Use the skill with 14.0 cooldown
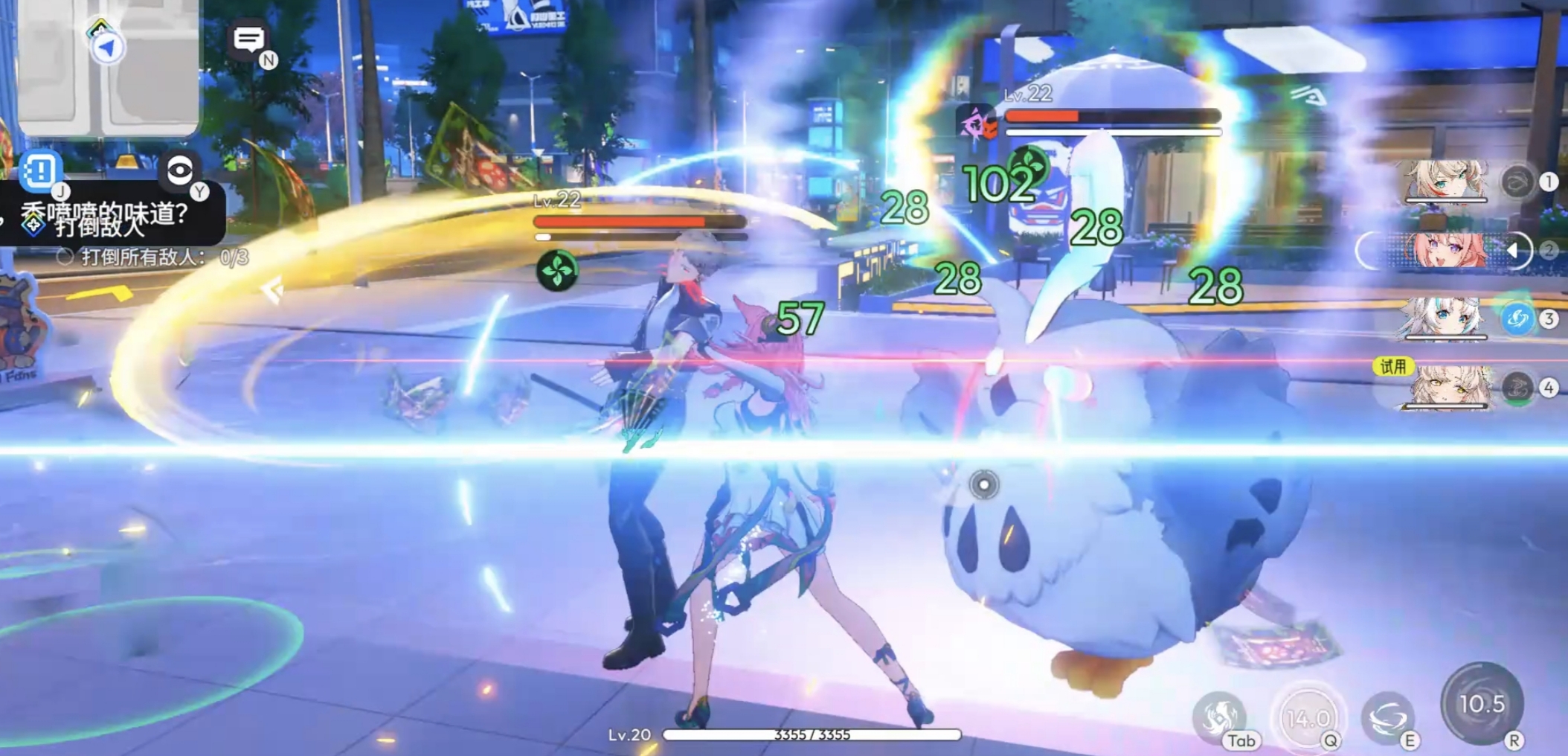This screenshot has width=1568, height=756. (1308, 717)
